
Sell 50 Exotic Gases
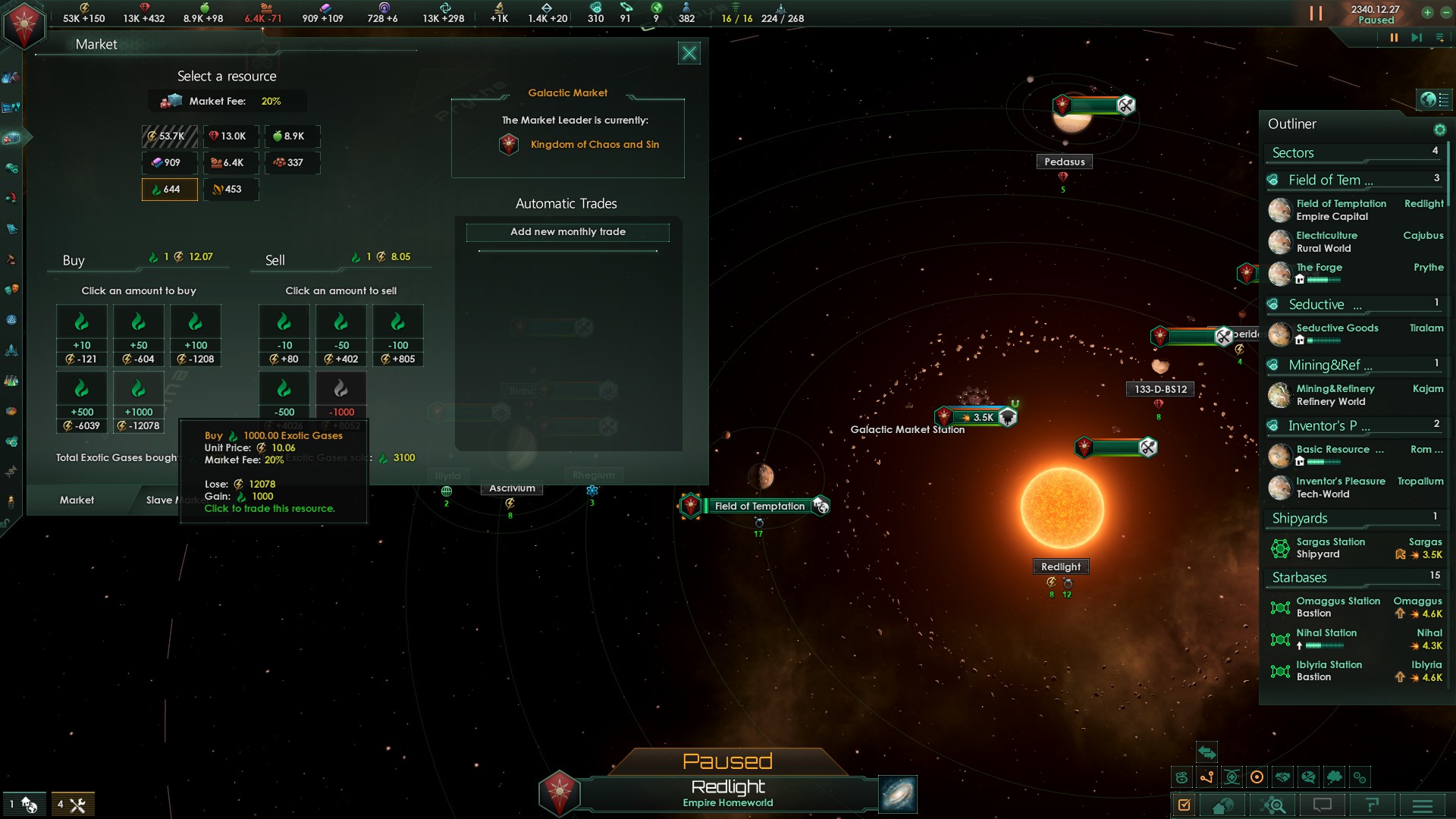pos(341,335)
